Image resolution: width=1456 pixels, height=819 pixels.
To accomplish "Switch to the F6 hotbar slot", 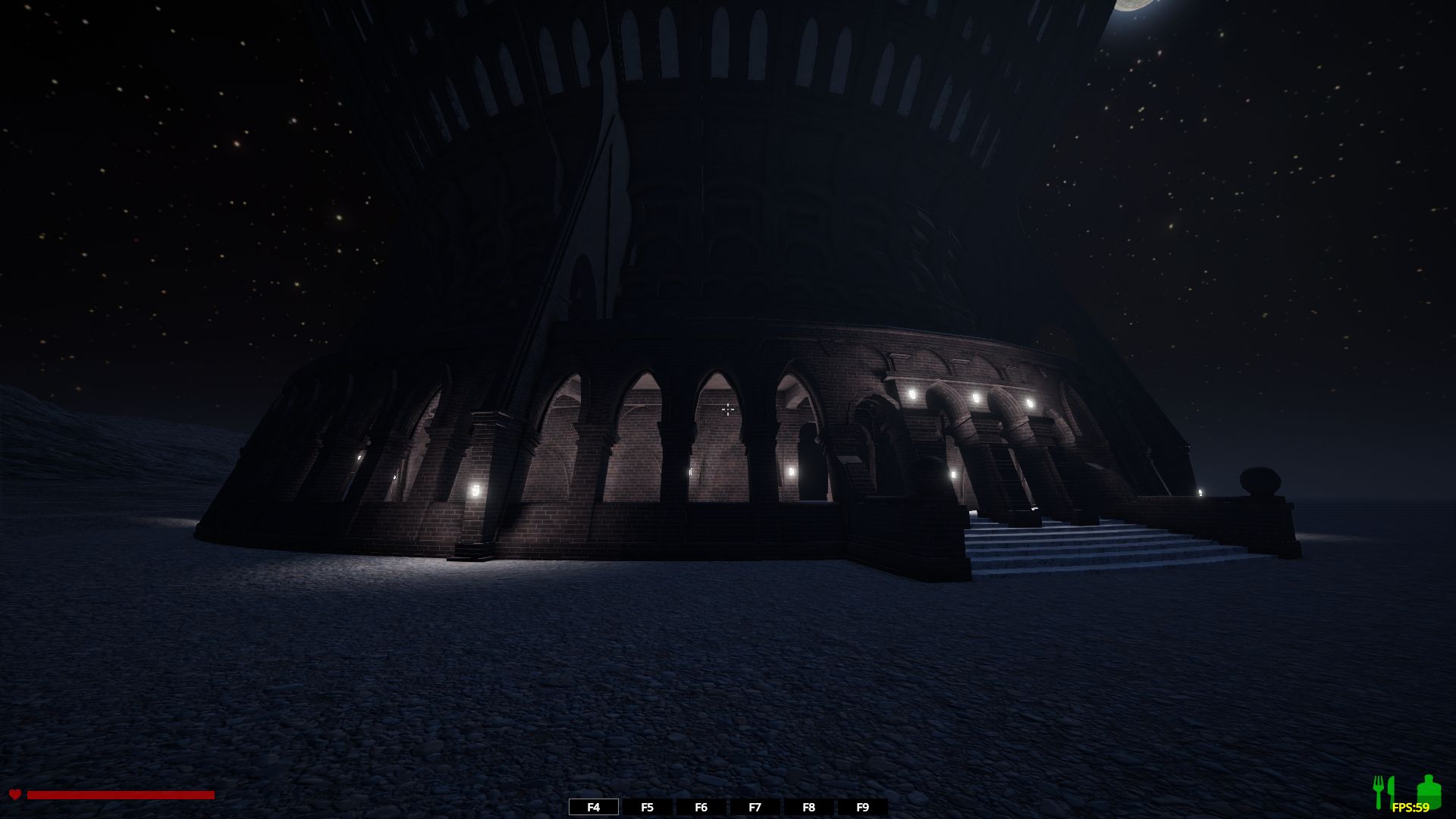I will (x=701, y=808).
